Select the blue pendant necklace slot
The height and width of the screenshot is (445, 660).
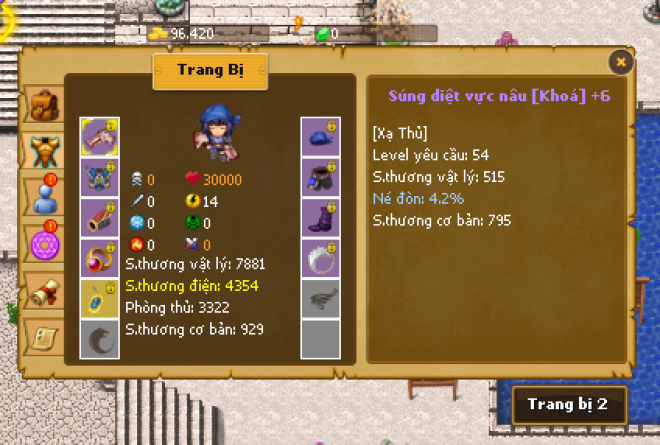click(99, 297)
